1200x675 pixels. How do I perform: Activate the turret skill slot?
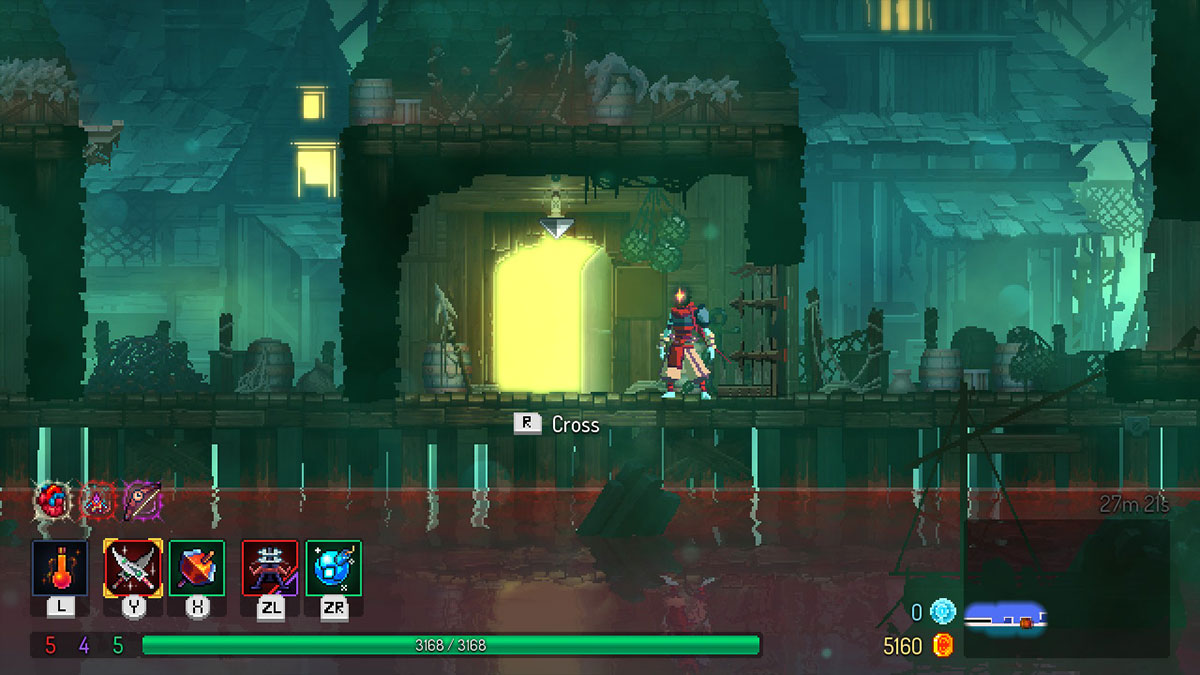click(270, 568)
